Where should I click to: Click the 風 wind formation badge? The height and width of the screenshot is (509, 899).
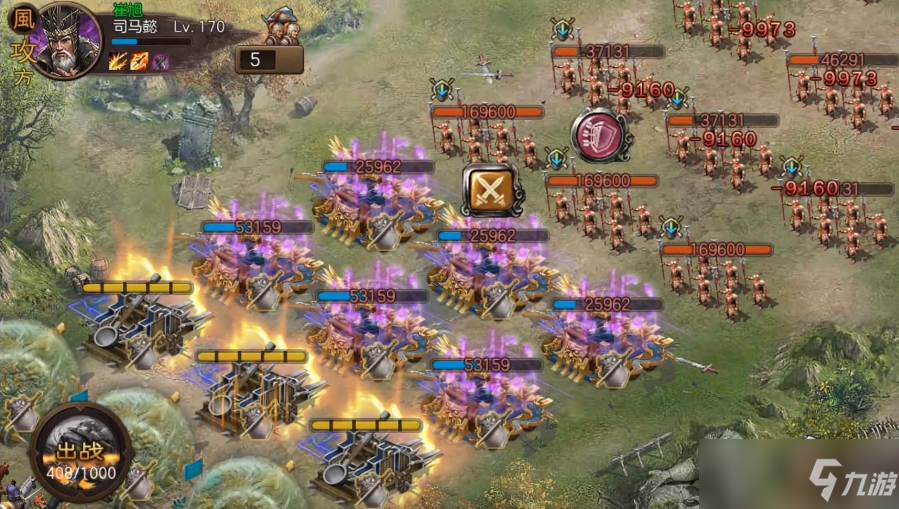[22, 19]
